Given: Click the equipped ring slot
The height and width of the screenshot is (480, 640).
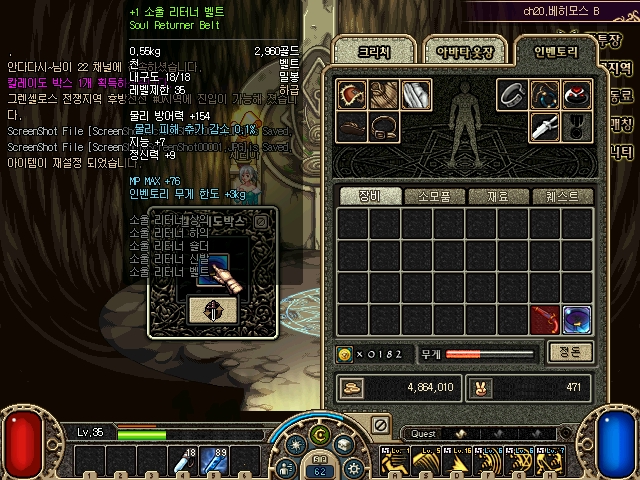Looking at the screenshot, I should click(513, 94).
